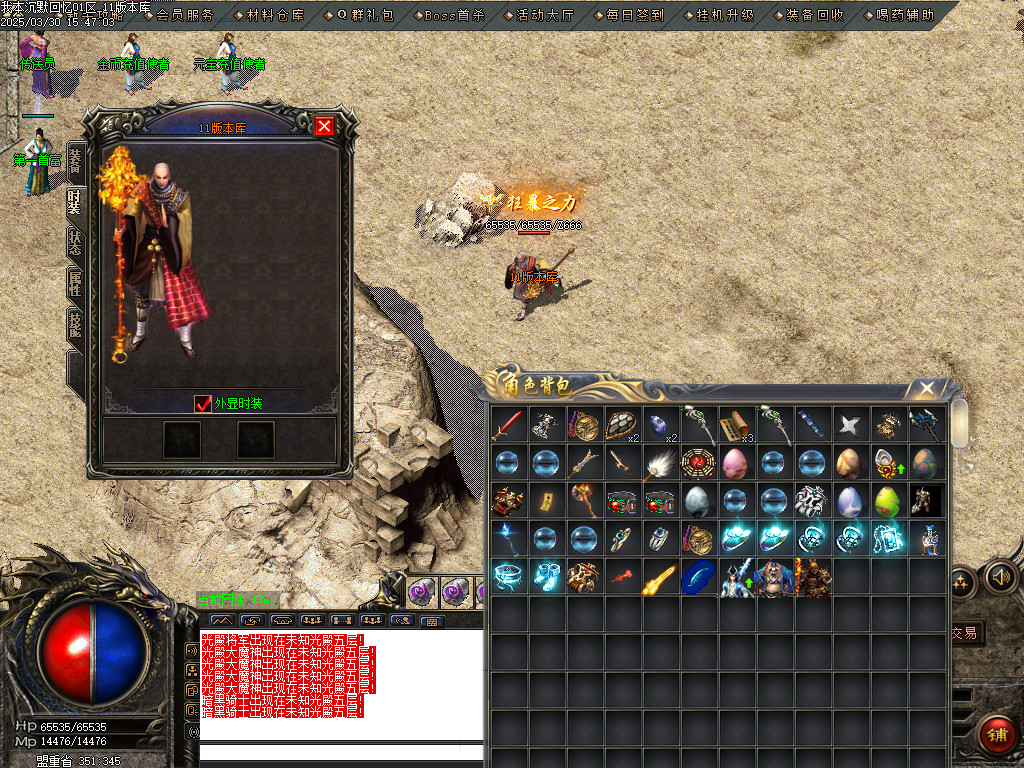Select the bagua trigram item in inventory

pyautogui.click(x=697, y=463)
